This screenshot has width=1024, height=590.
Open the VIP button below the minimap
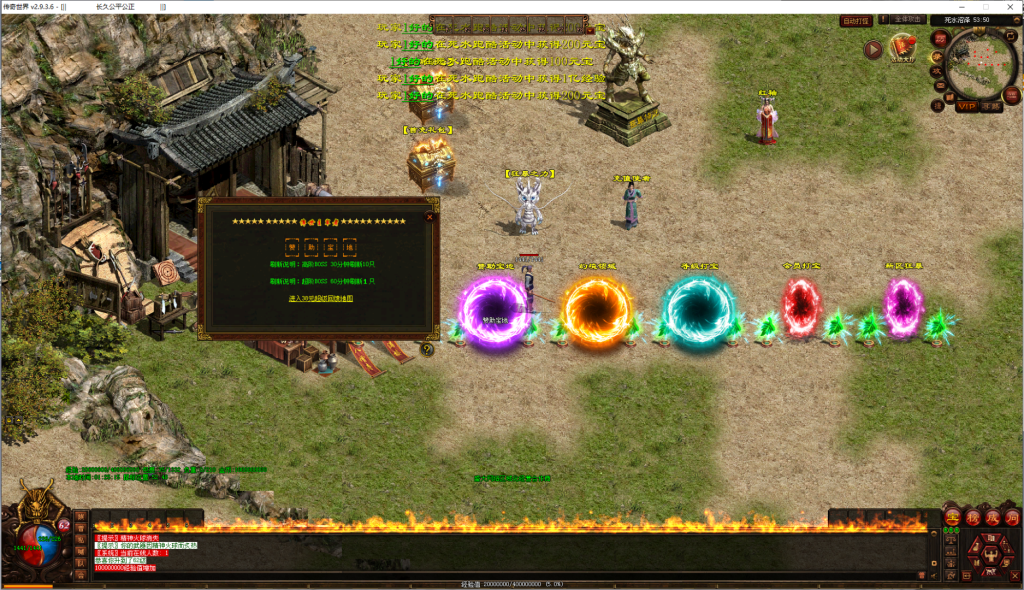(965, 105)
